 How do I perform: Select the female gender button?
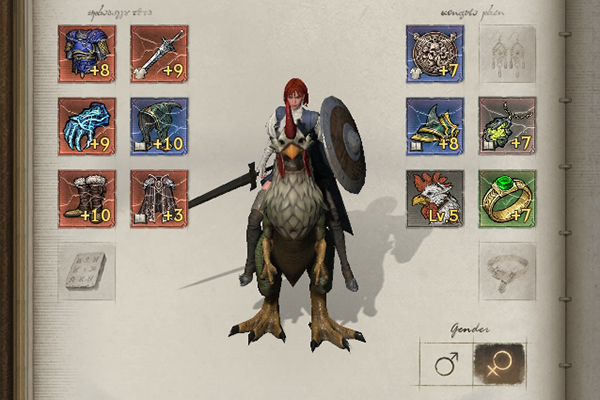499,364
